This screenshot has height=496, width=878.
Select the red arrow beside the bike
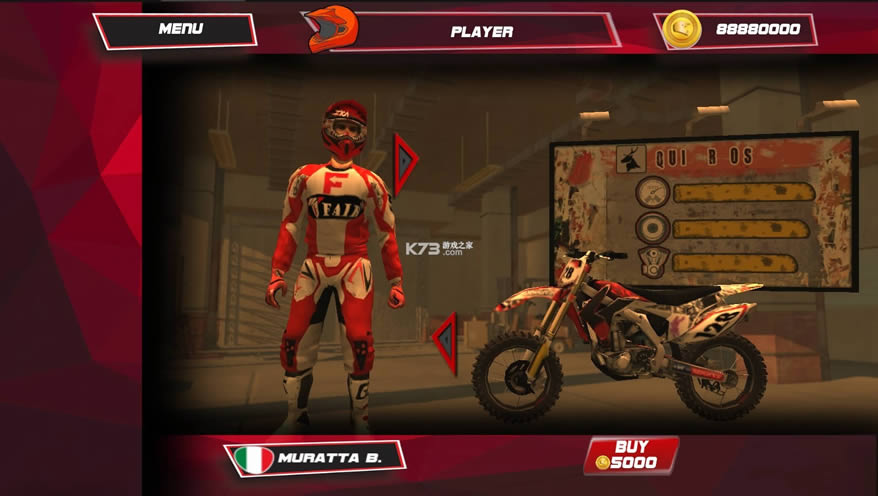pos(445,342)
